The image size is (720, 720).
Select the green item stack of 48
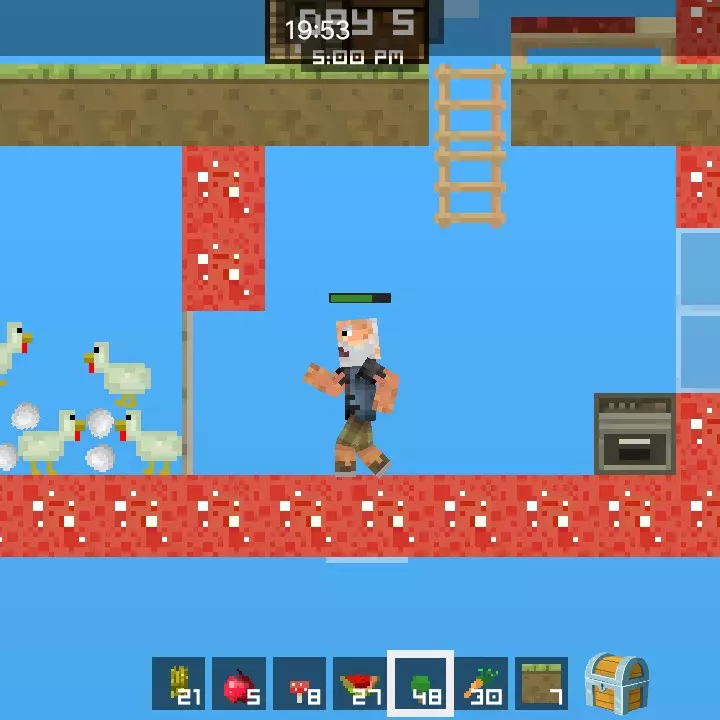pos(420,684)
